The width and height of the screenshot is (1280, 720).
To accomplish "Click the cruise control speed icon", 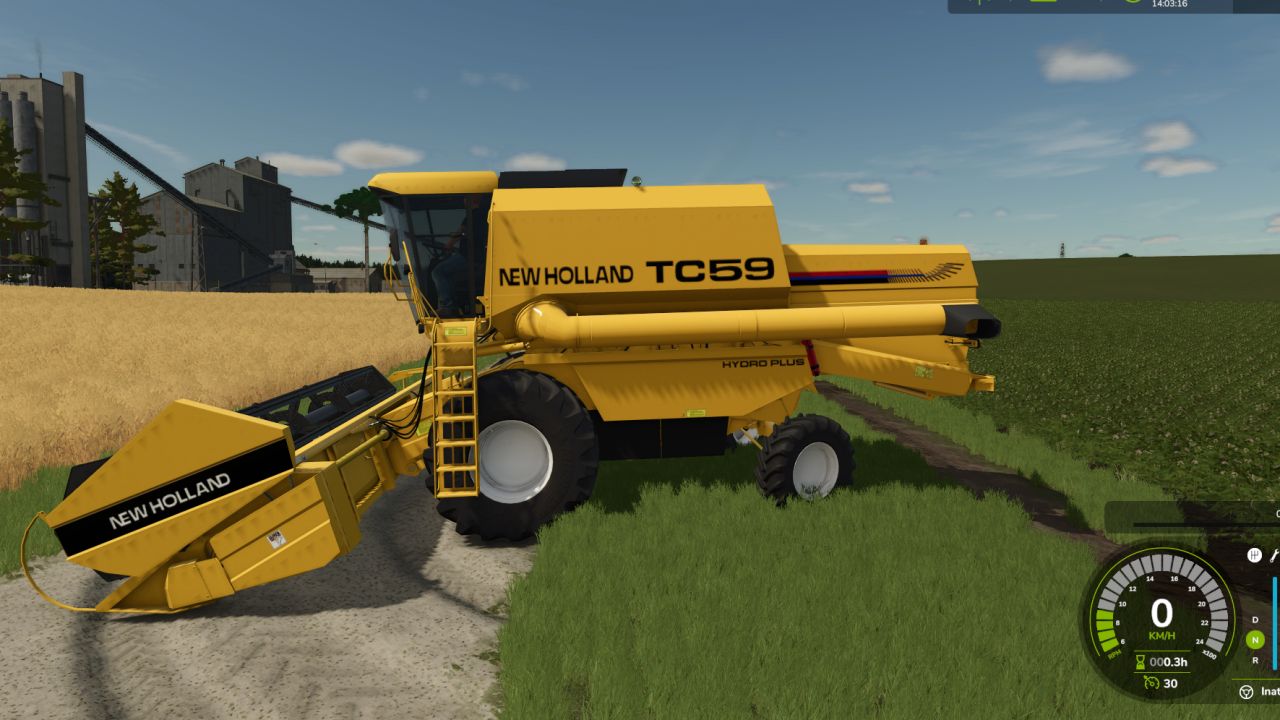I will [x=1151, y=683].
